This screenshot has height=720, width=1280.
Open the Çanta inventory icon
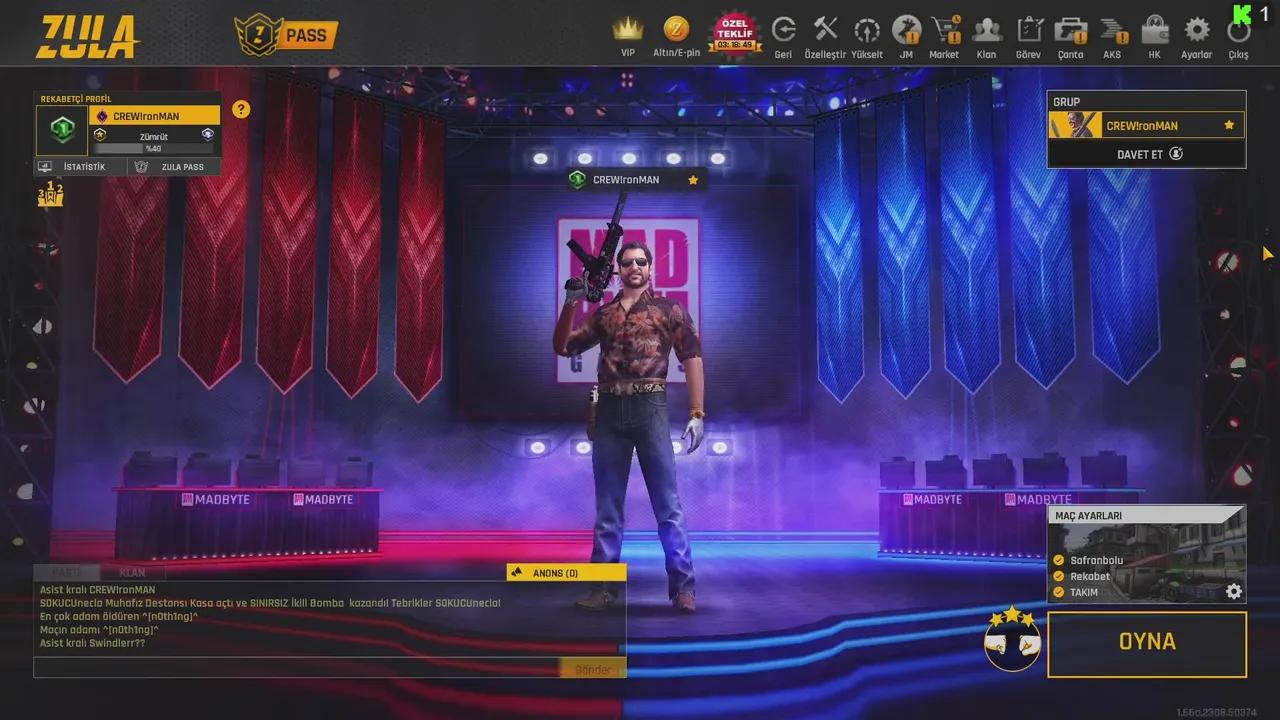[1070, 30]
